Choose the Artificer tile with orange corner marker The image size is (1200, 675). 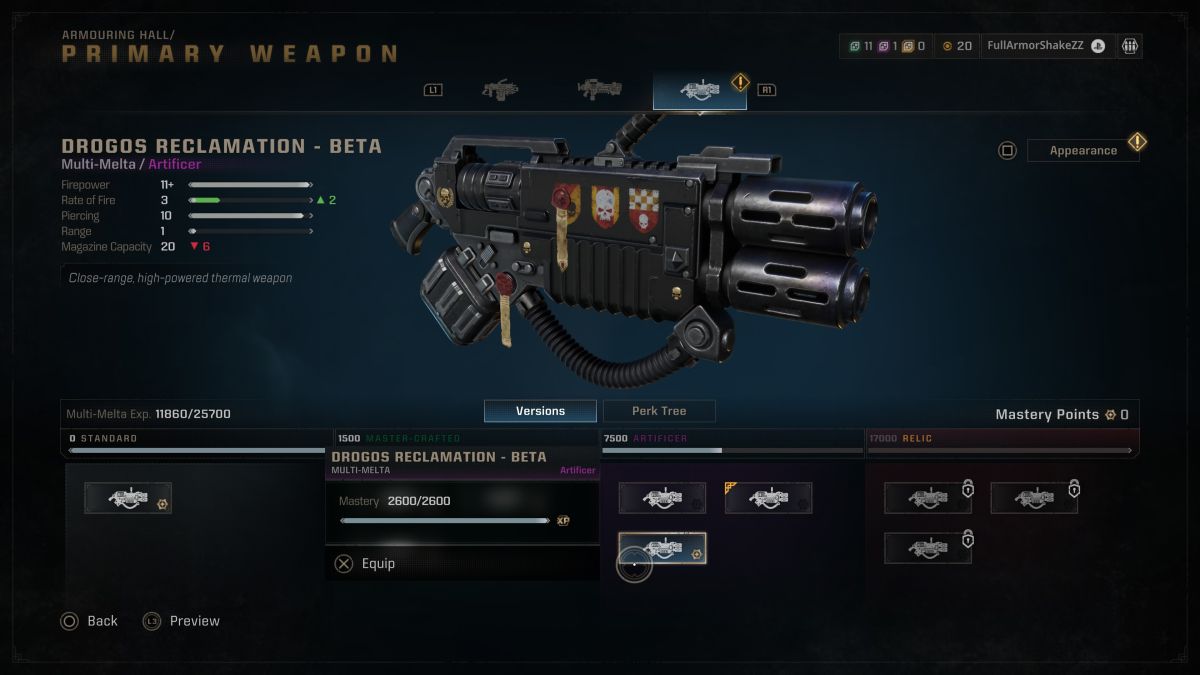tap(768, 498)
